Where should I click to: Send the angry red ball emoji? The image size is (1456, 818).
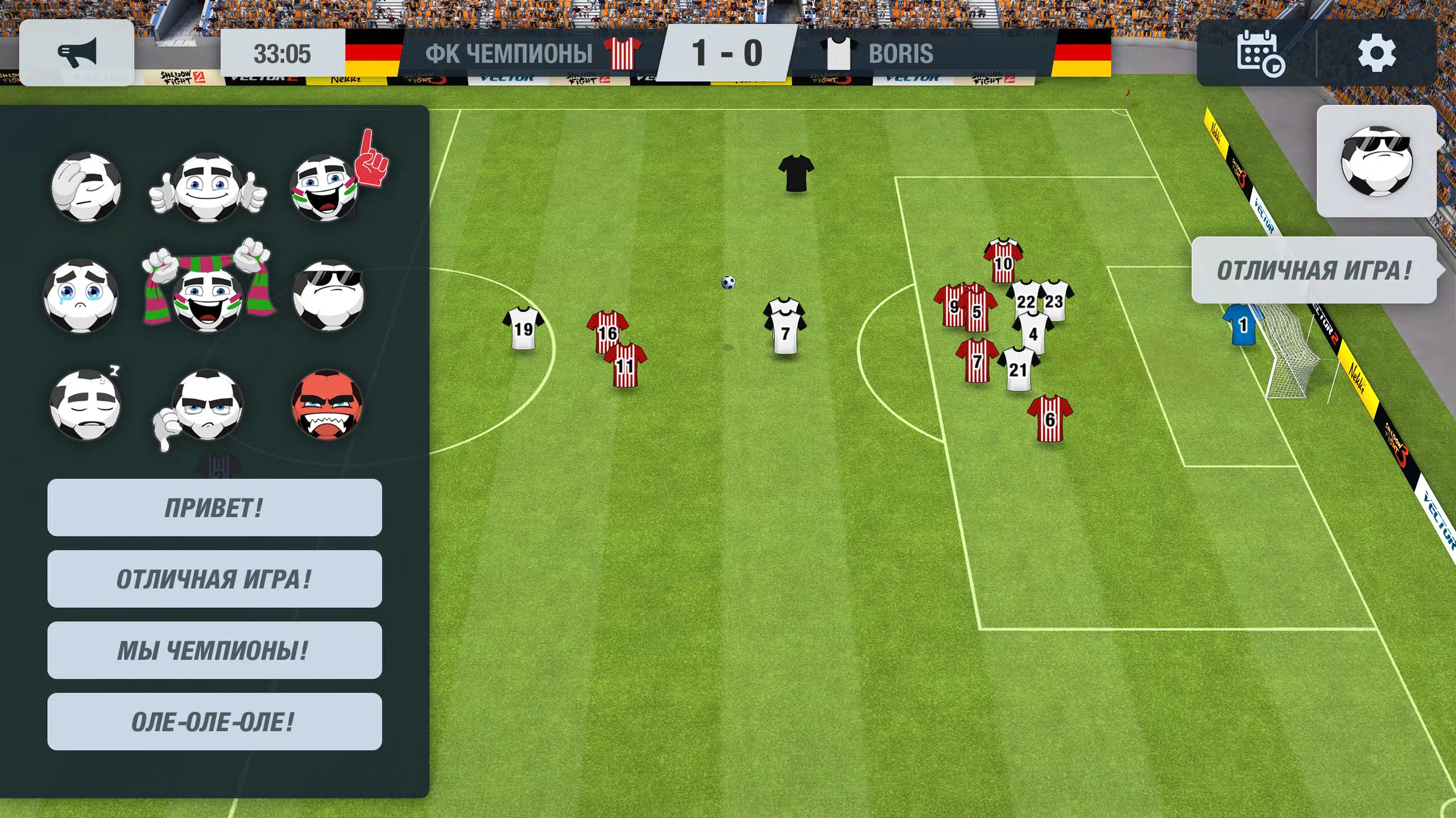[x=327, y=405]
